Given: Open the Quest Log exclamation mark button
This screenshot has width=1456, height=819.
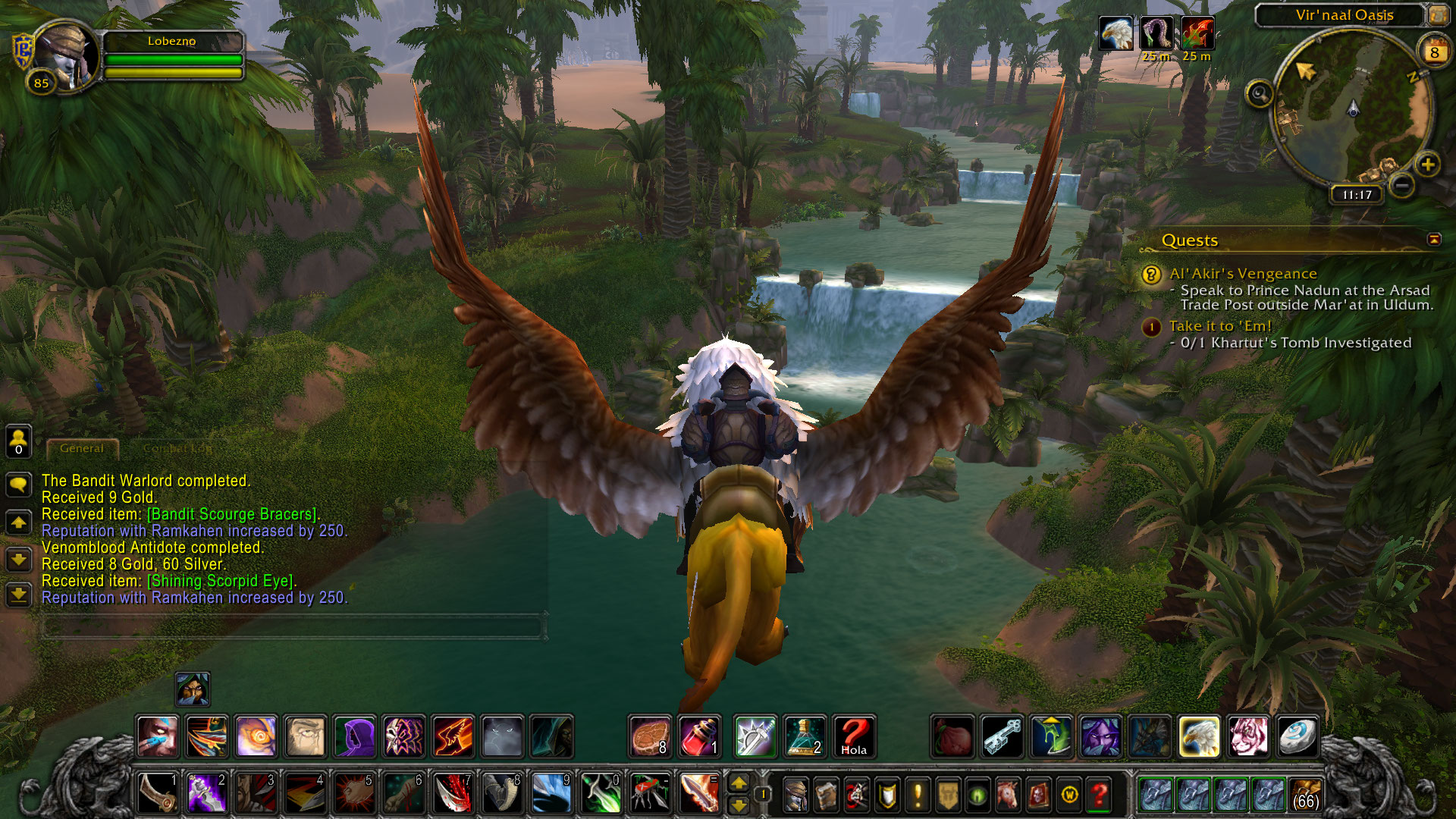Looking at the screenshot, I should (x=918, y=795).
